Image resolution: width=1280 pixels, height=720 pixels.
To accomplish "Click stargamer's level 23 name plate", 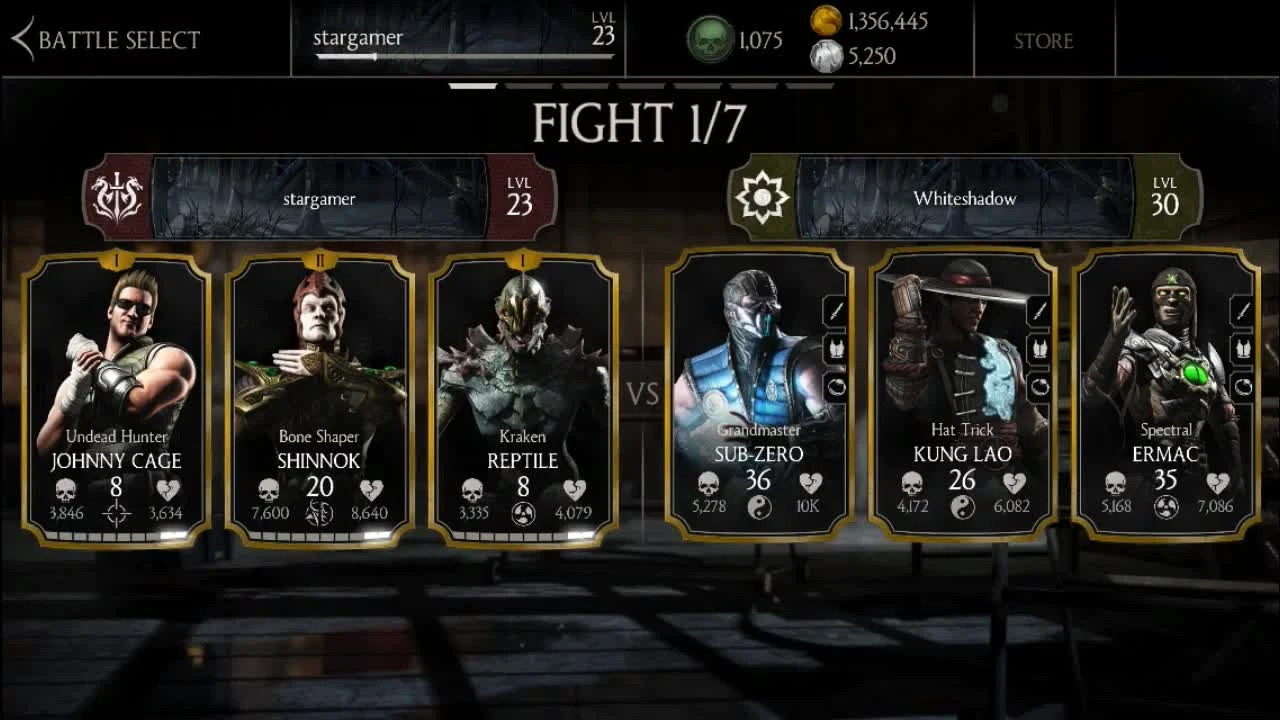I will coord(456,38).
